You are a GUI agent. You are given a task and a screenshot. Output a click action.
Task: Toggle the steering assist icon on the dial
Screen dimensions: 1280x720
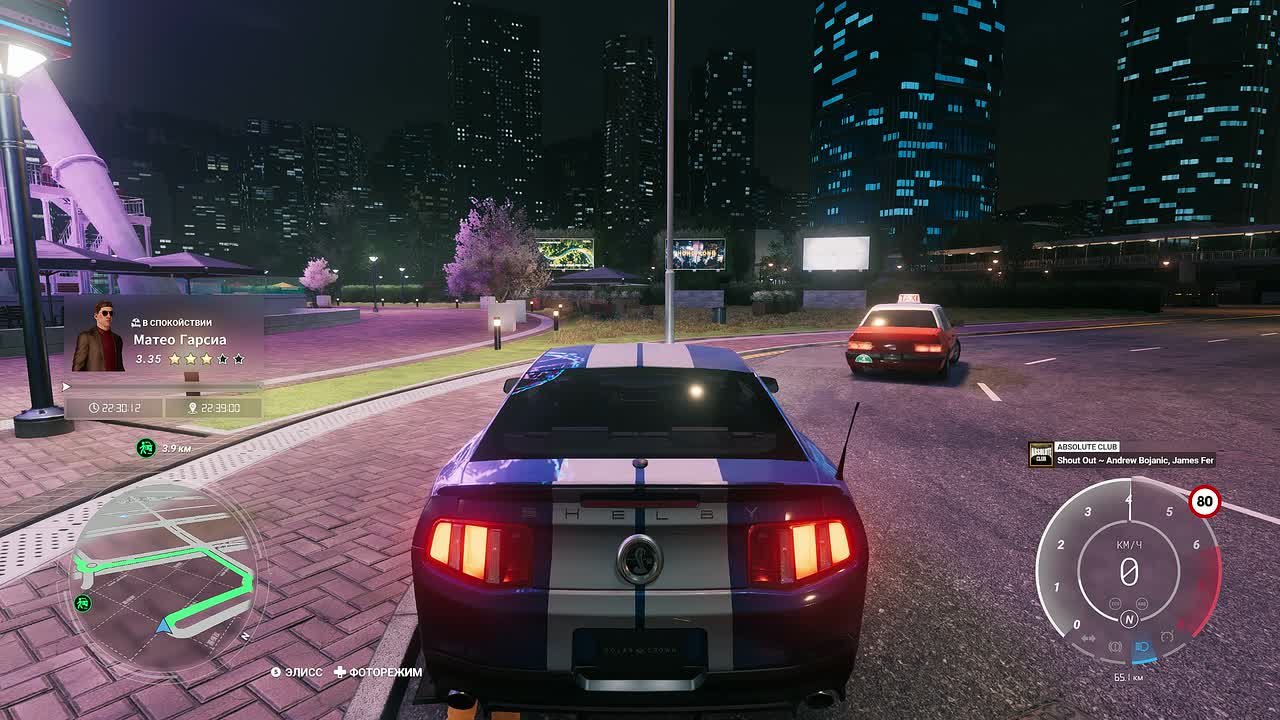1168,634
